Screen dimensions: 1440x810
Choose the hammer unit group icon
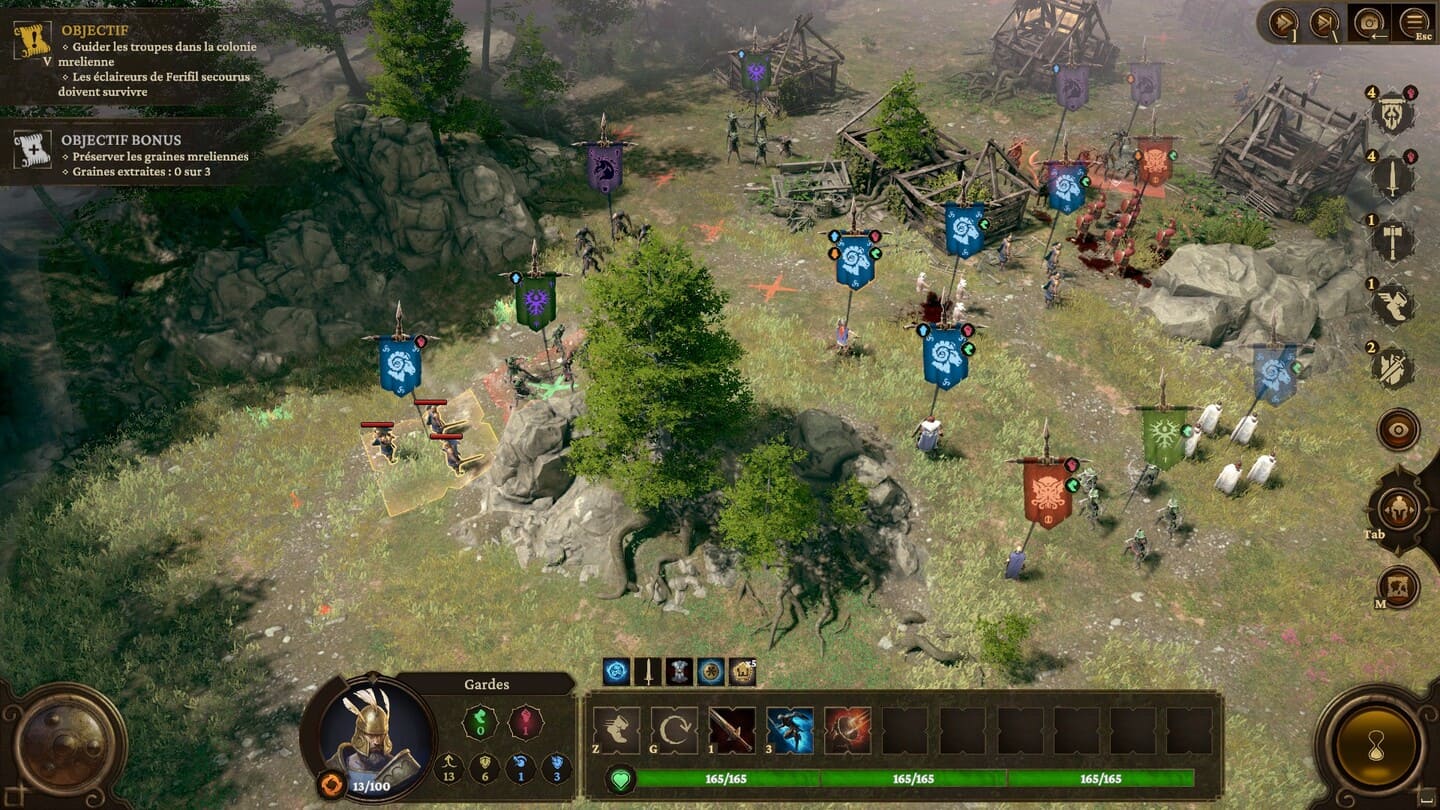(1392, 240)
